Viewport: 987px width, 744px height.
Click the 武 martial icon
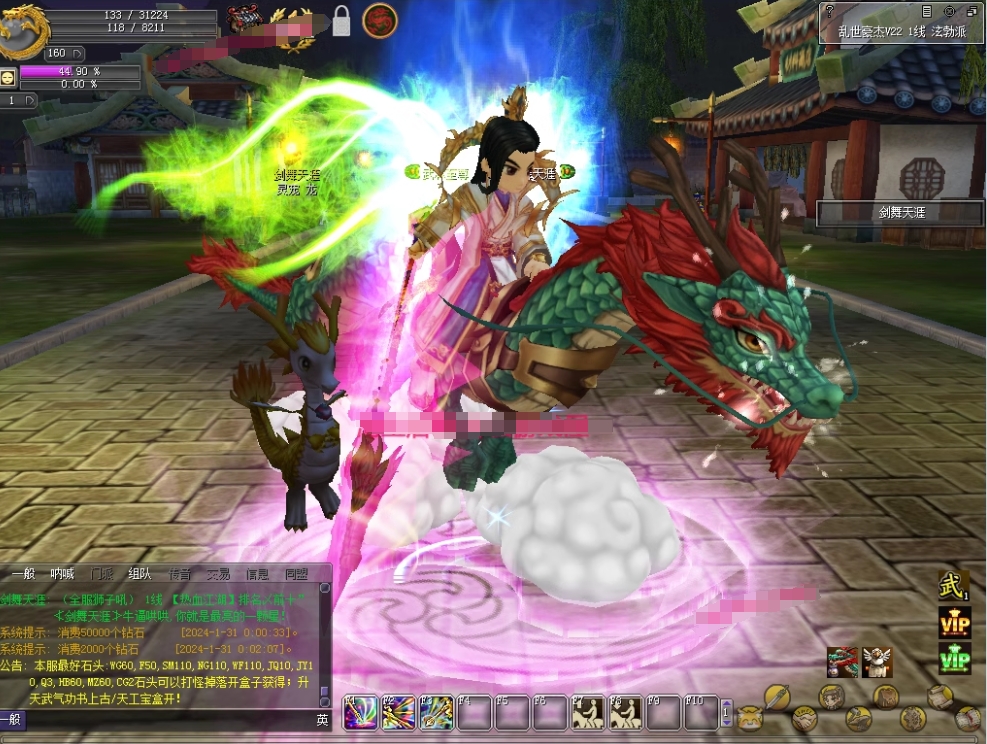[x=953, y=586]
